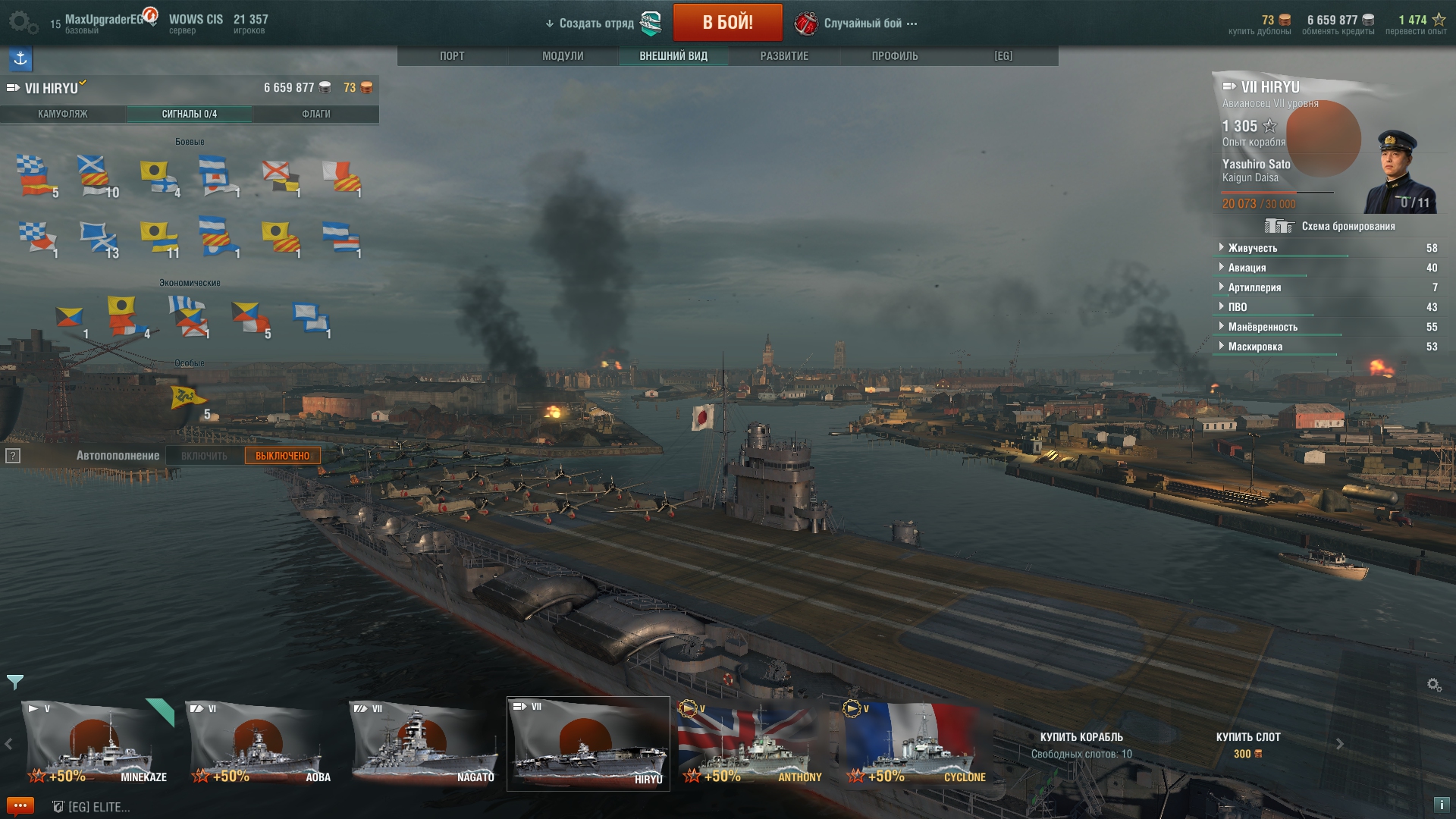Open the ПОРТ tab

coord(452,56)
